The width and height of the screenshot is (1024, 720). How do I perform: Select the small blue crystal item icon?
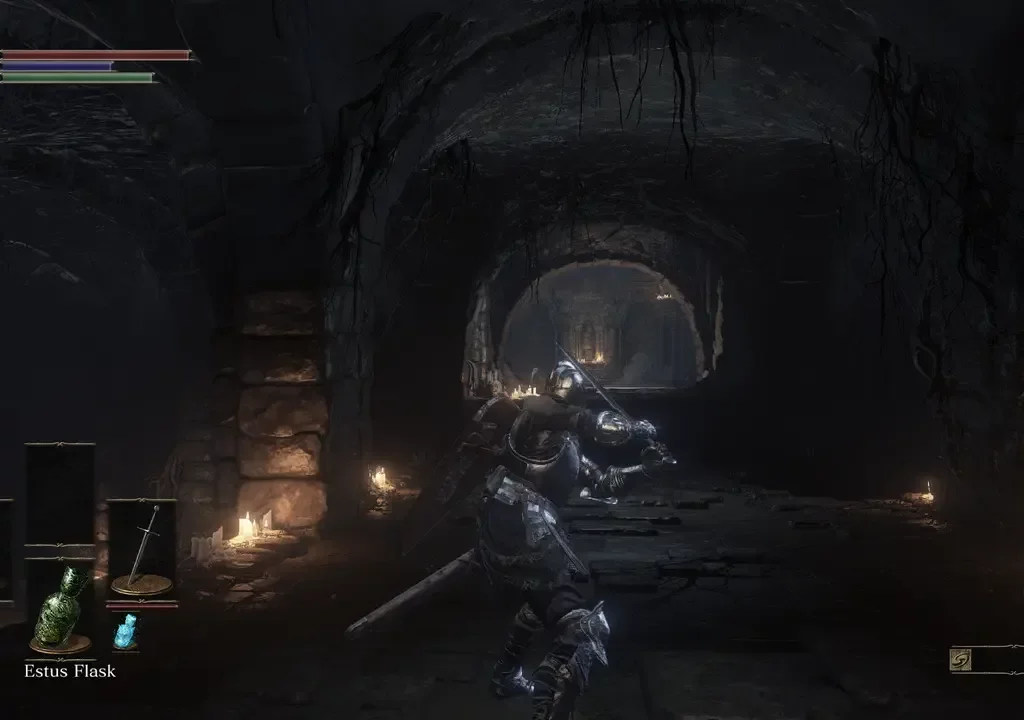click(x=125, y=631)
